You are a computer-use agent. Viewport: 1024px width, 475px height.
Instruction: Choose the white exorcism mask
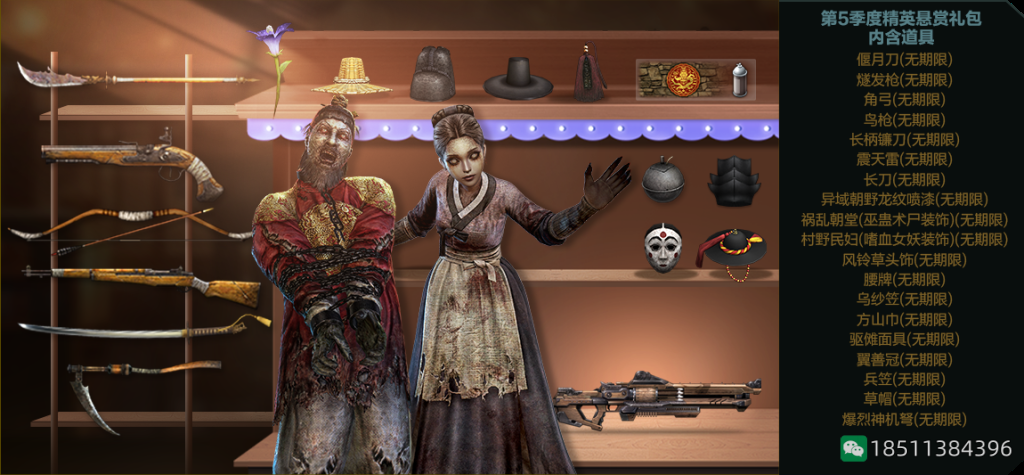point(662,248)
